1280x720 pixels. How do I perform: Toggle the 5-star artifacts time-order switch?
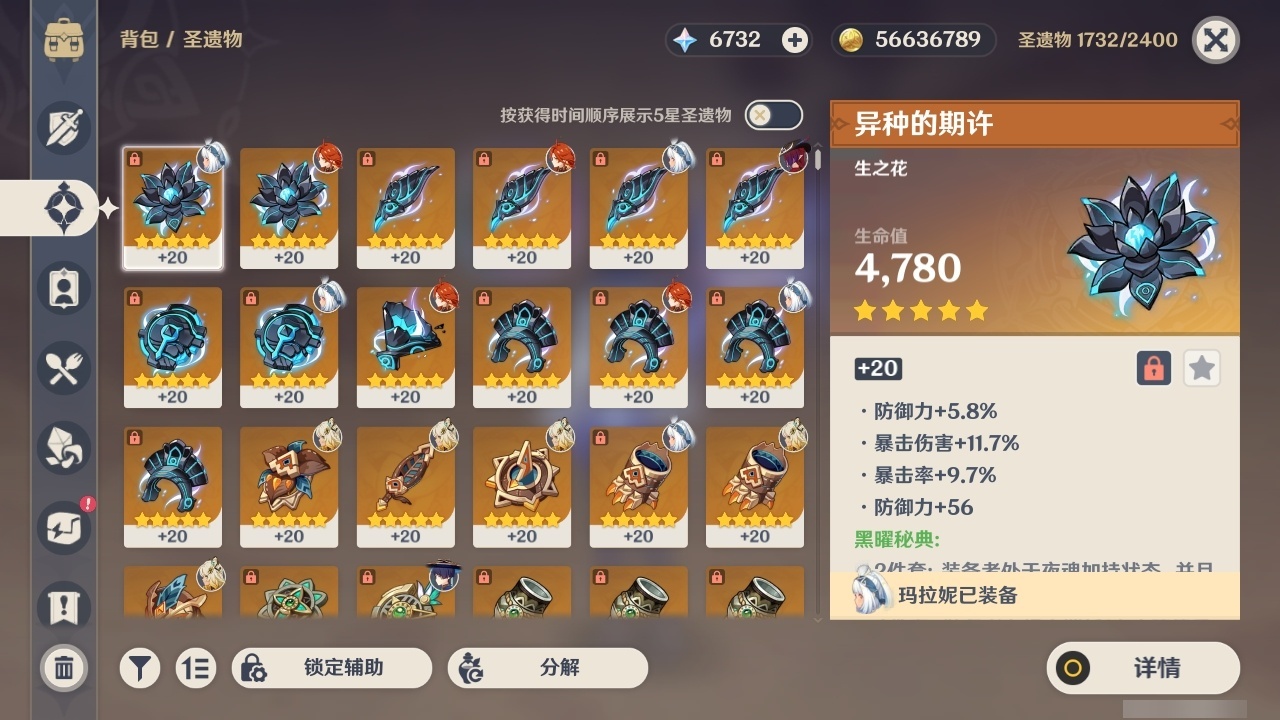[x=771, y=115]
